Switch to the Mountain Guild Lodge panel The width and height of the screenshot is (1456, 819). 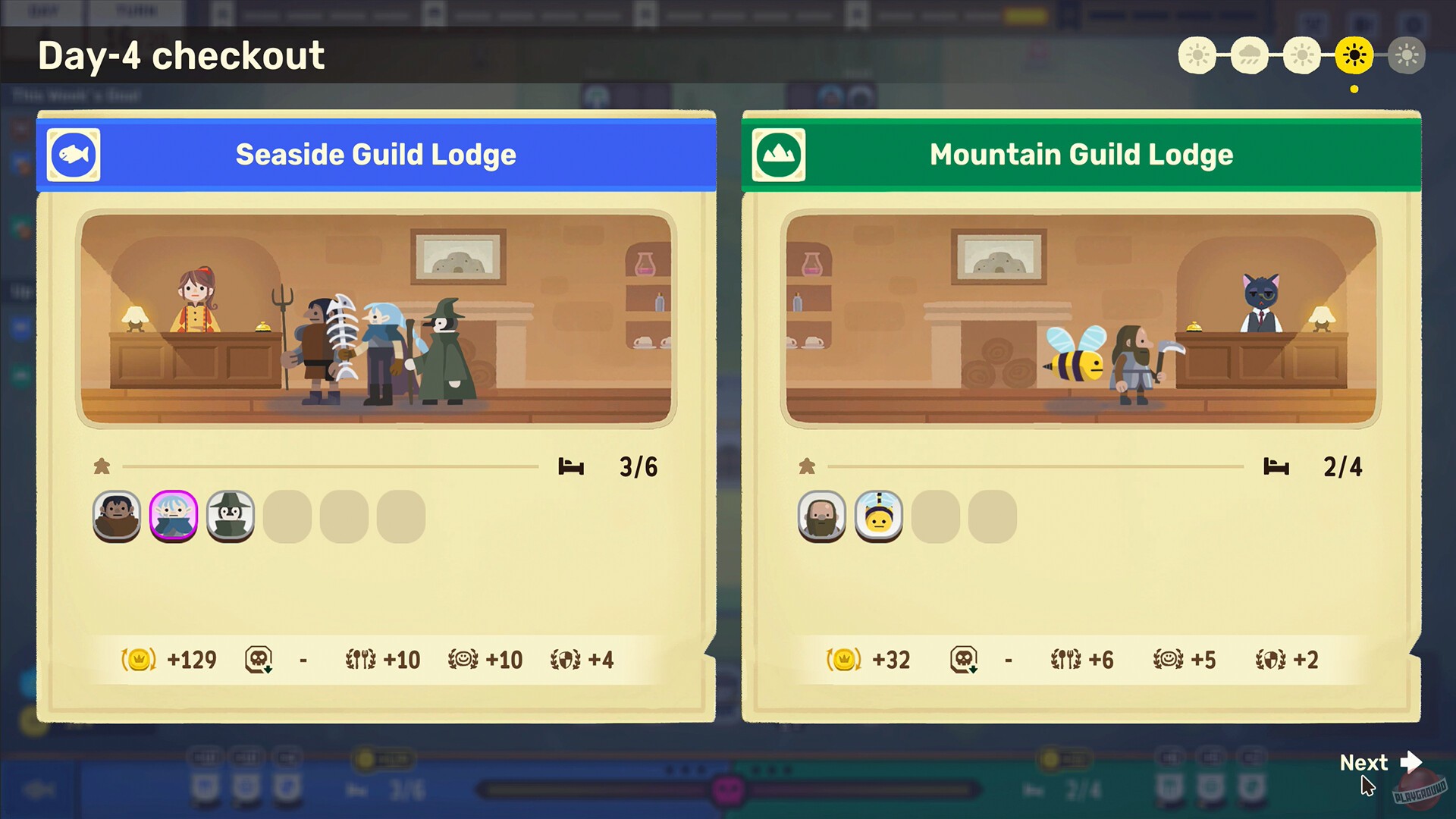[1081, 155]
